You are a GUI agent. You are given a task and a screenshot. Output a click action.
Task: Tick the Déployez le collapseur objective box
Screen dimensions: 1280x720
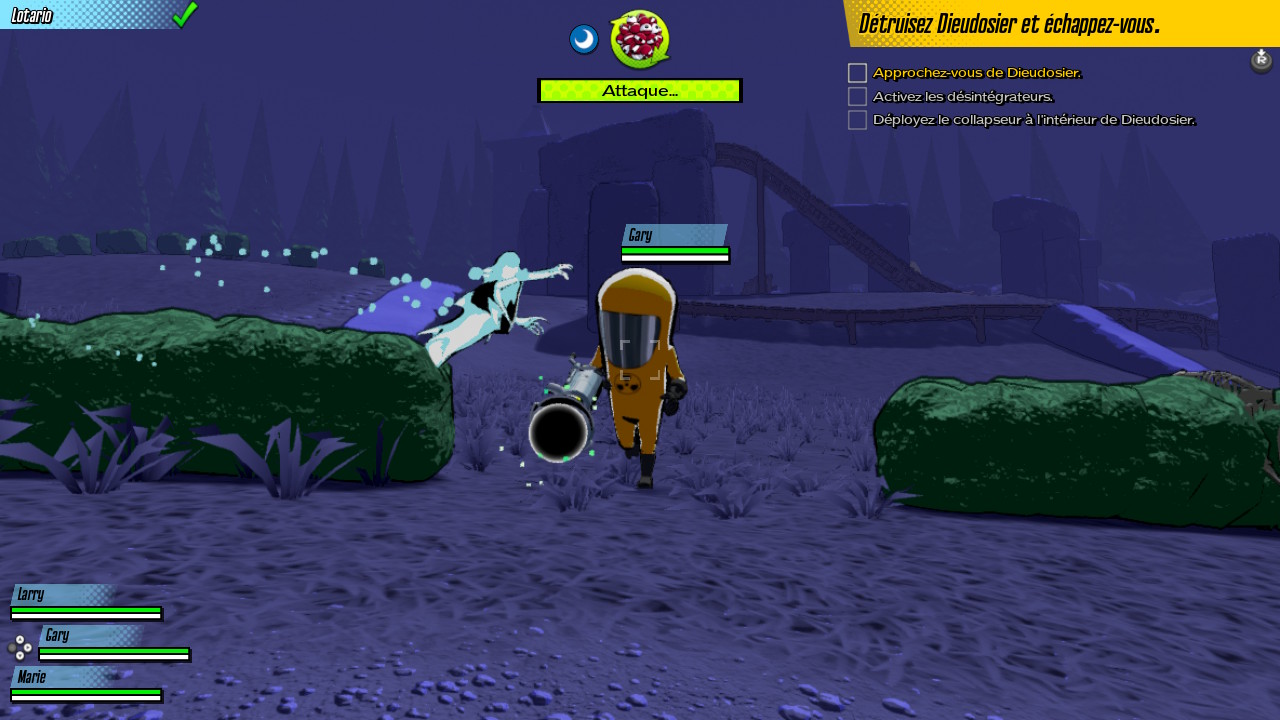[857, 120]
